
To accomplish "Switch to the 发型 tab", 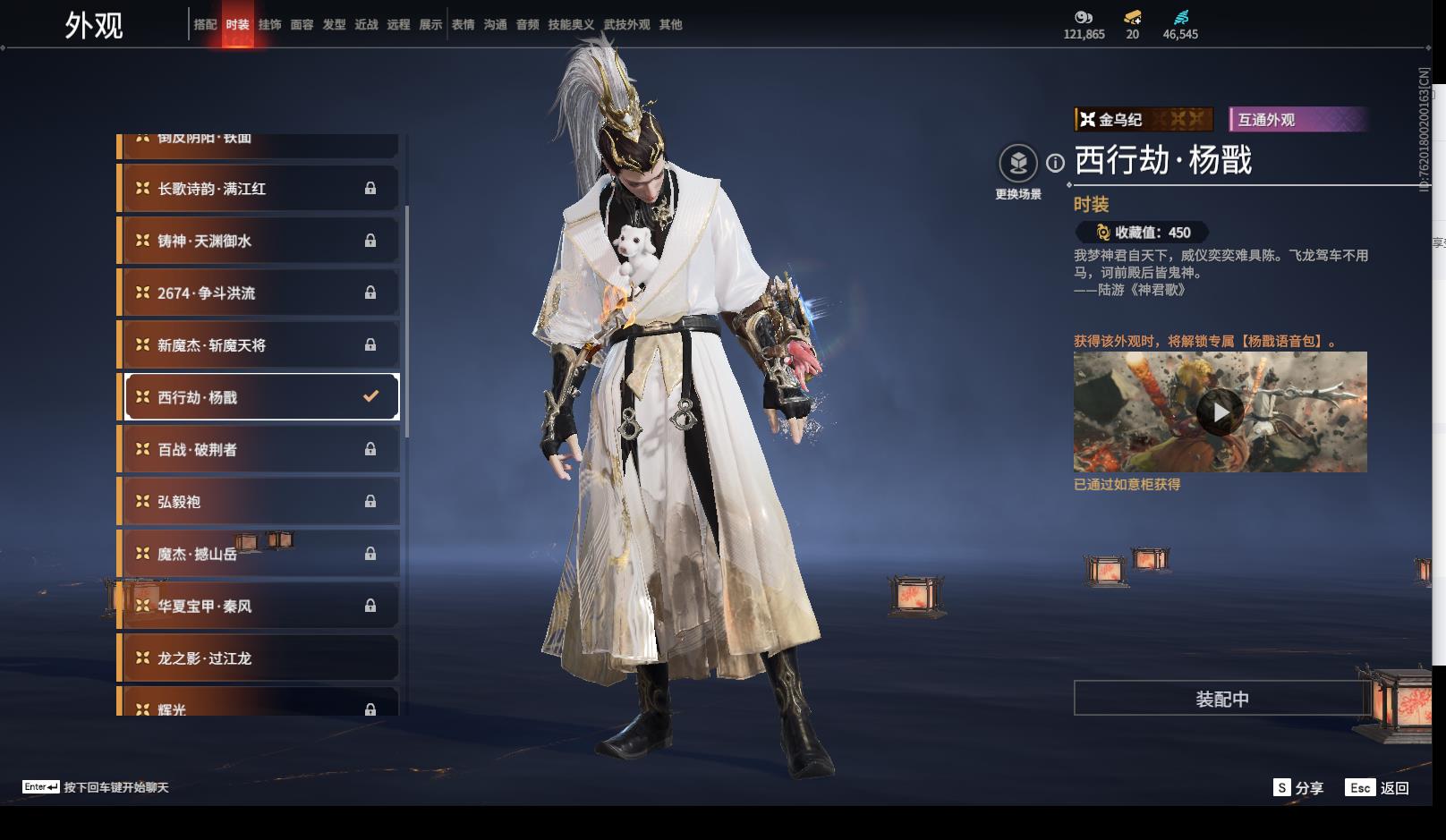I will click(334, 25).
